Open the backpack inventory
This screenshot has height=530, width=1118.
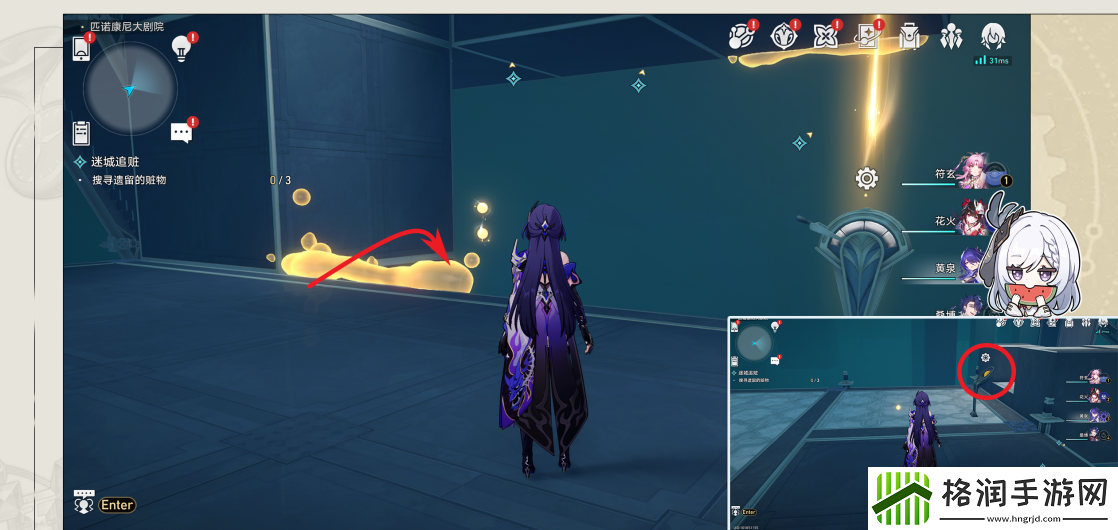tap(909, 37)
